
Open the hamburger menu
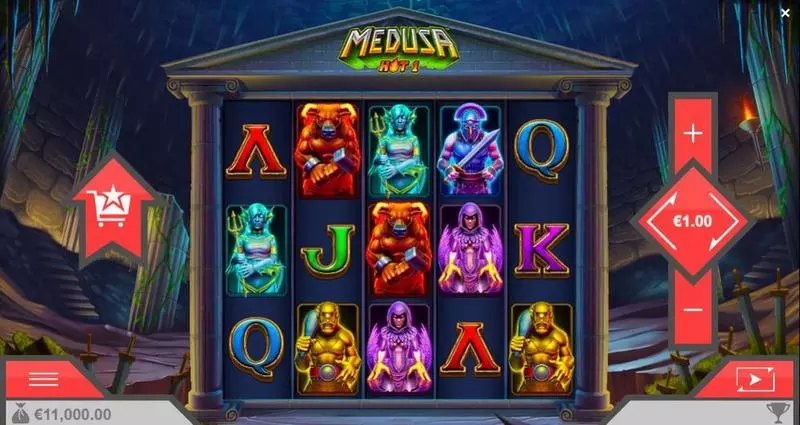click(x=43, y=379)
